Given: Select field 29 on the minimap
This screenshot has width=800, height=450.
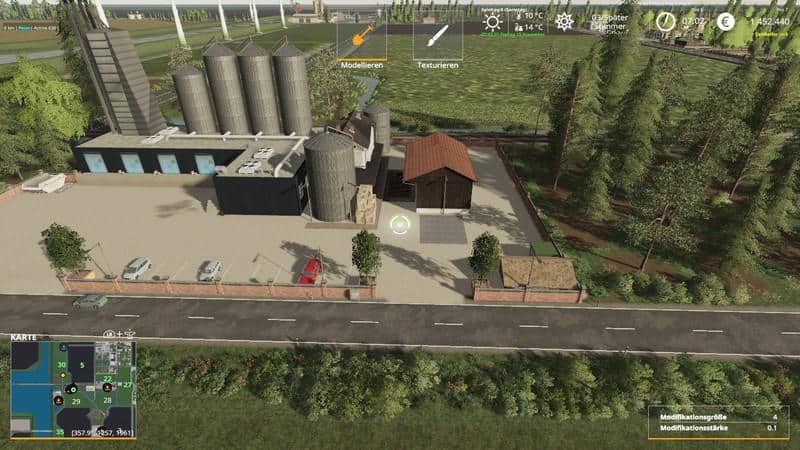Looking at the screenshot, I should pos(75,401).
